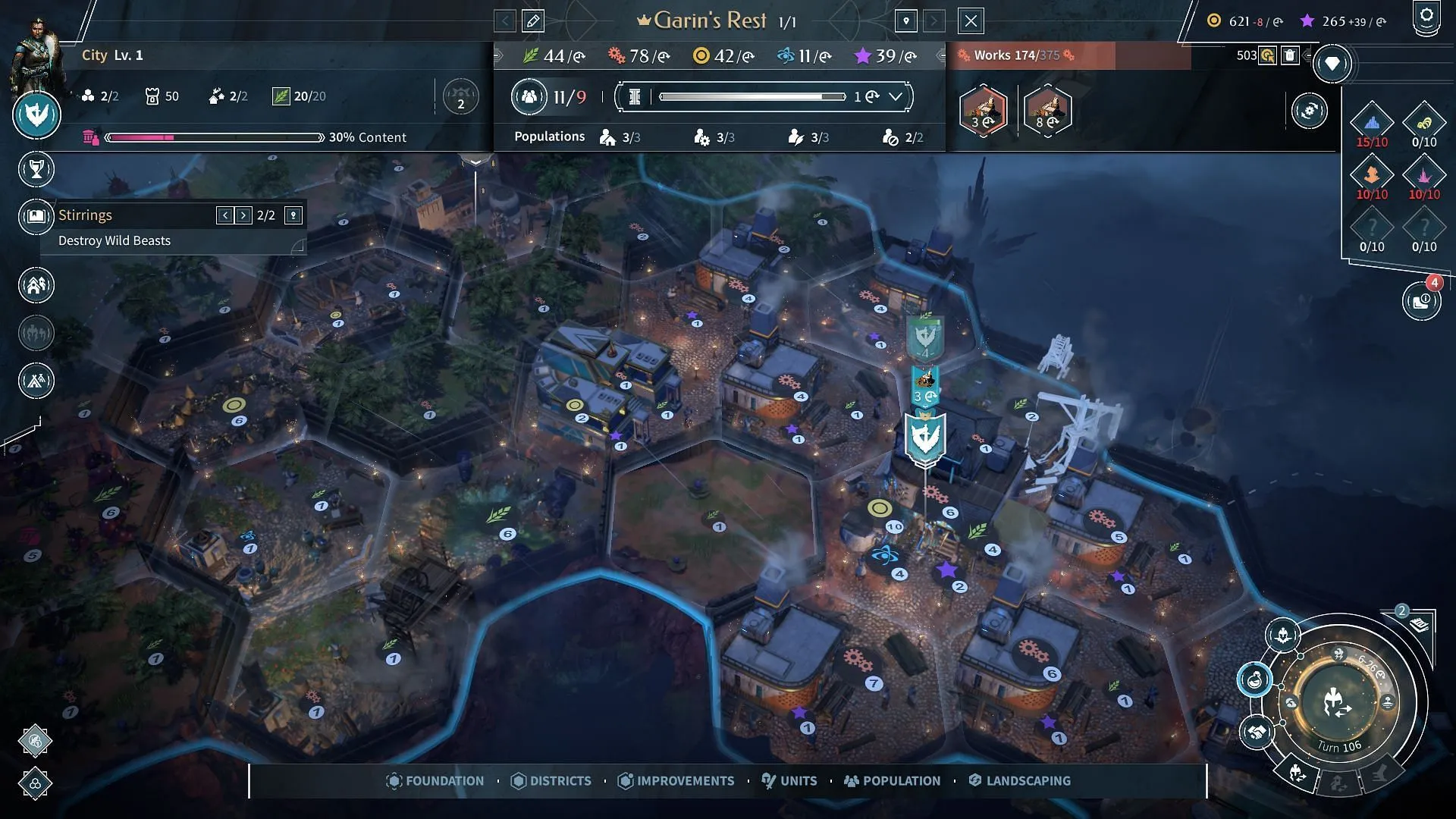This screenshot has height=819, width=1456.
Task: Switch to the Foundation tab
Action: (x=435, y=781)
